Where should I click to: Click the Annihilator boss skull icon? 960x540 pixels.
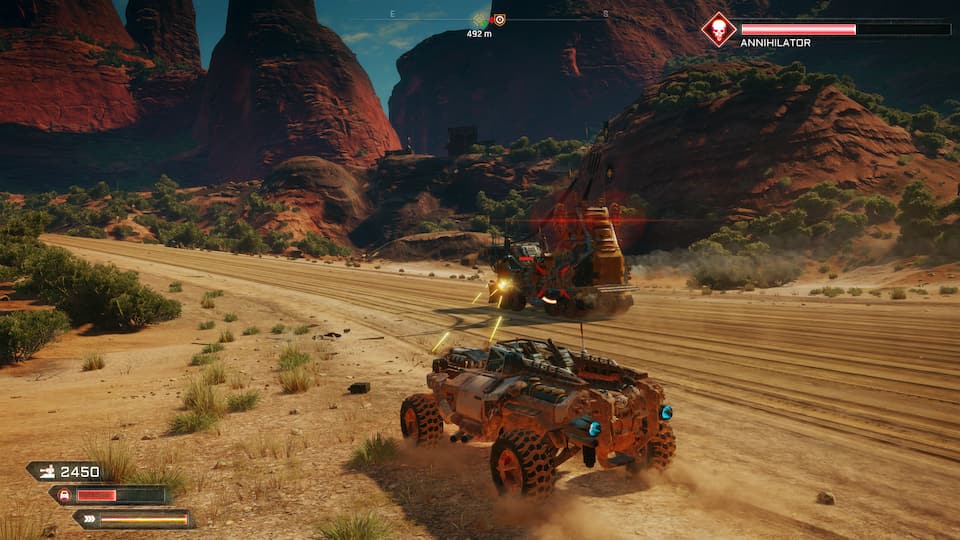click(x=718, y=29)
